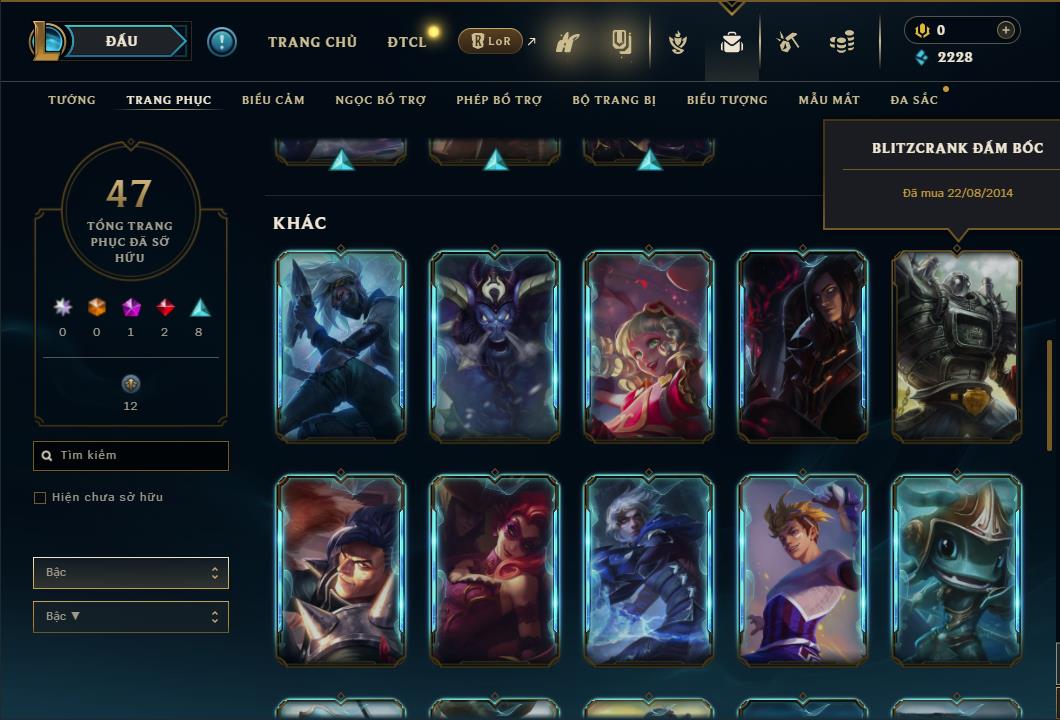The height and width of the screenshot is (720, 1060).
Task: Select the blonde girl in red skin card
Action: click(649, 345)
